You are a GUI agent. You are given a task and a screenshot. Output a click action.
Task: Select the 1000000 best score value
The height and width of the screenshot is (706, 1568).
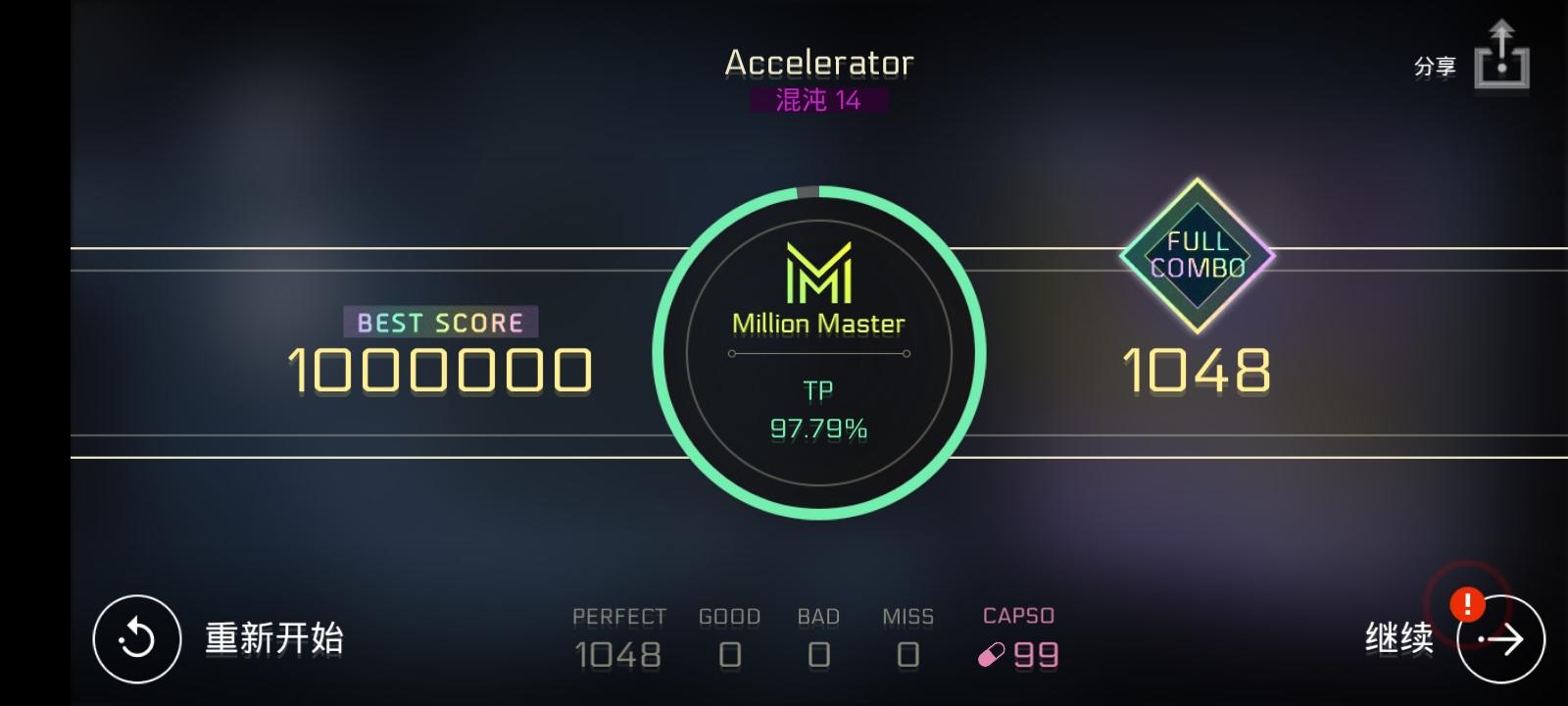coord(439,373)
